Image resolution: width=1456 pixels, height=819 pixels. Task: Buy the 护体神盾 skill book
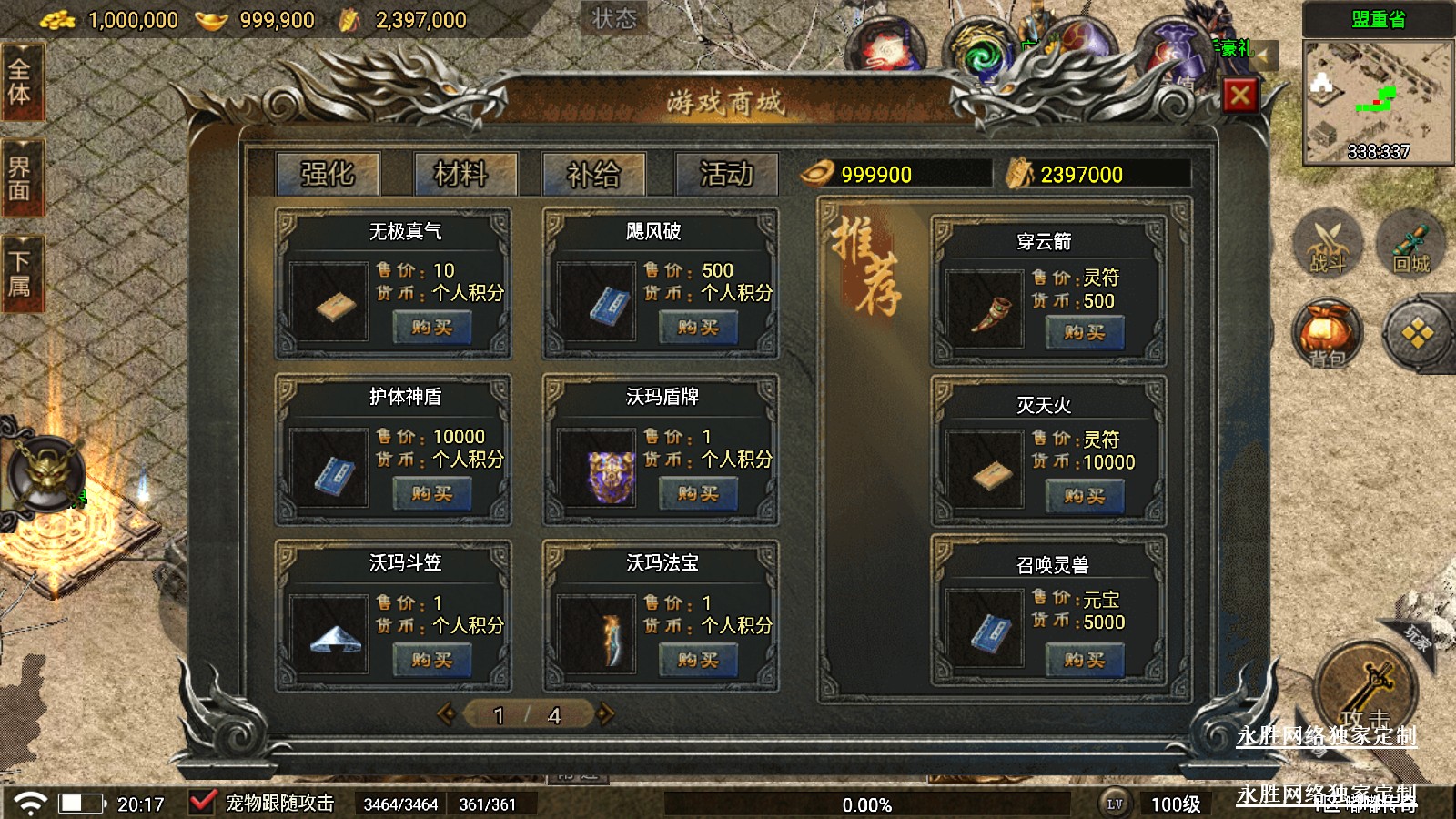(x=431, y=494)
